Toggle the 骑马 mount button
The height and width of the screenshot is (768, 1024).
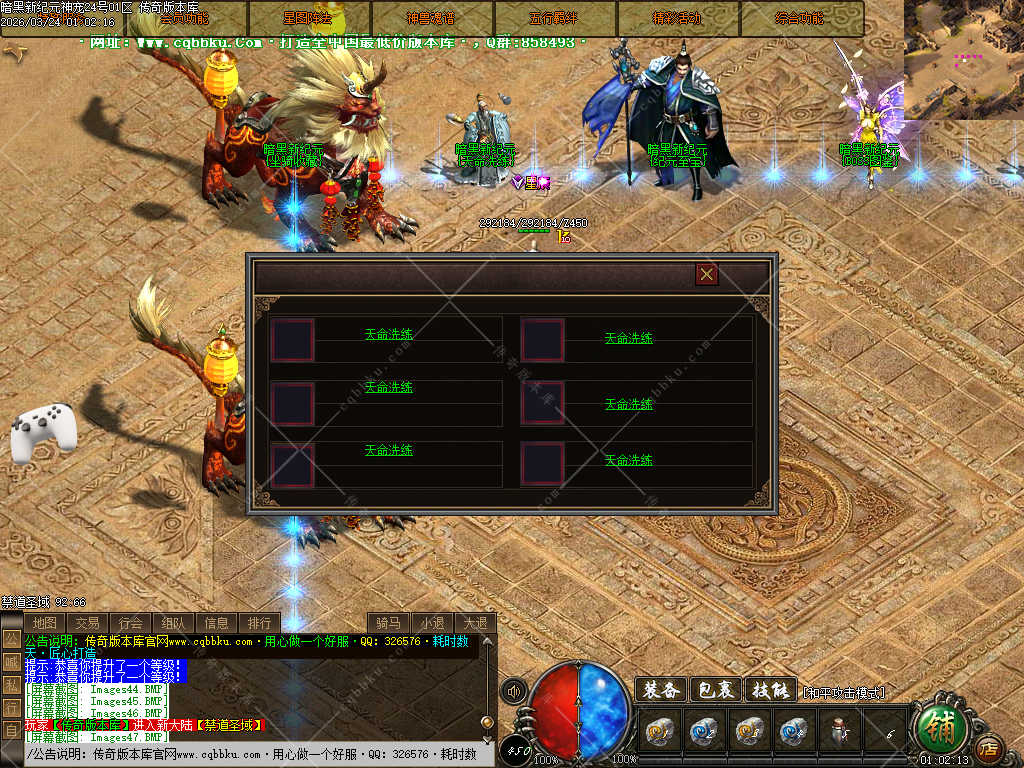click(388, 623)
